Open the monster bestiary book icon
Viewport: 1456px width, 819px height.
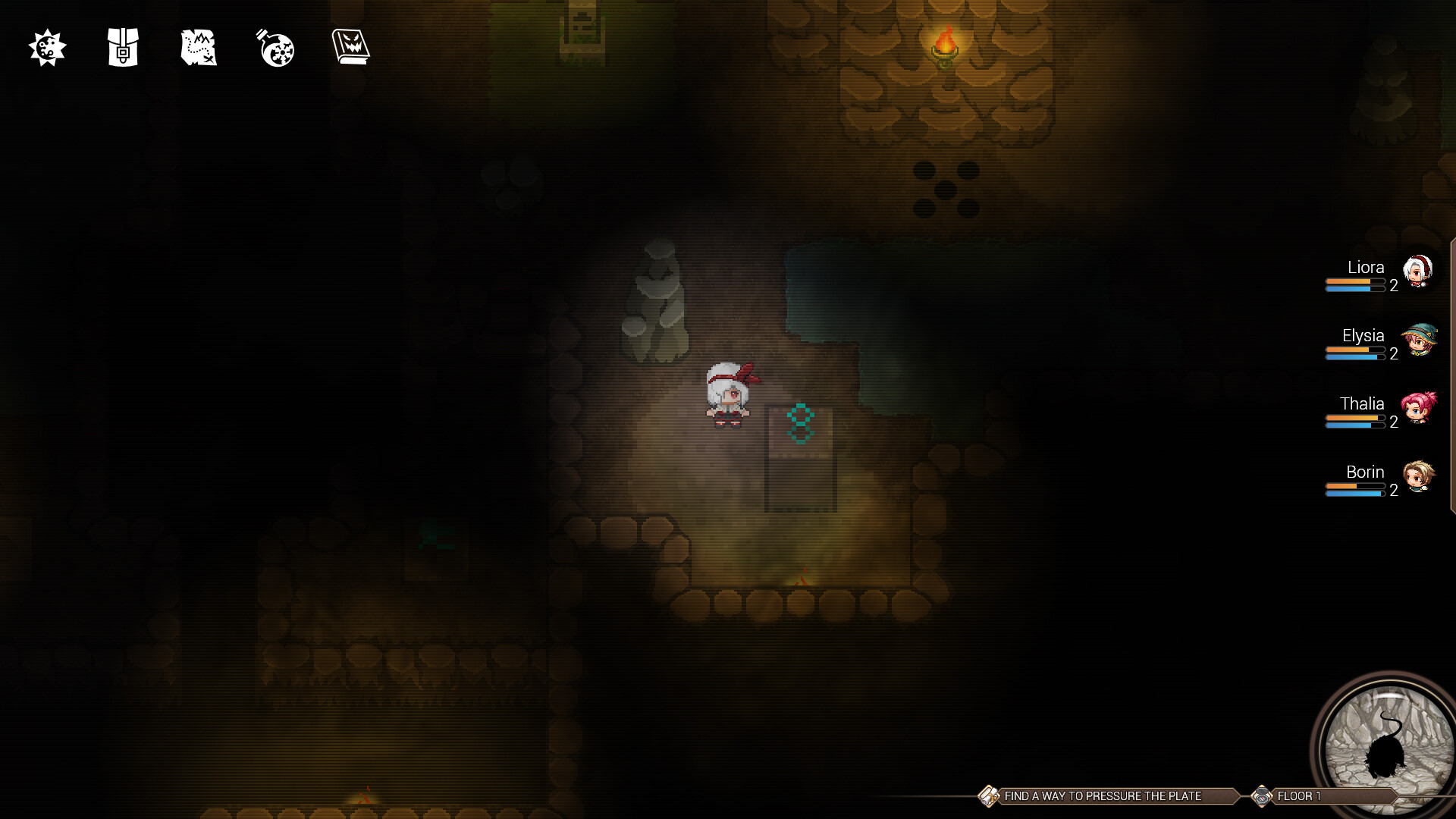pyautogui.click(x=351, y=47)
